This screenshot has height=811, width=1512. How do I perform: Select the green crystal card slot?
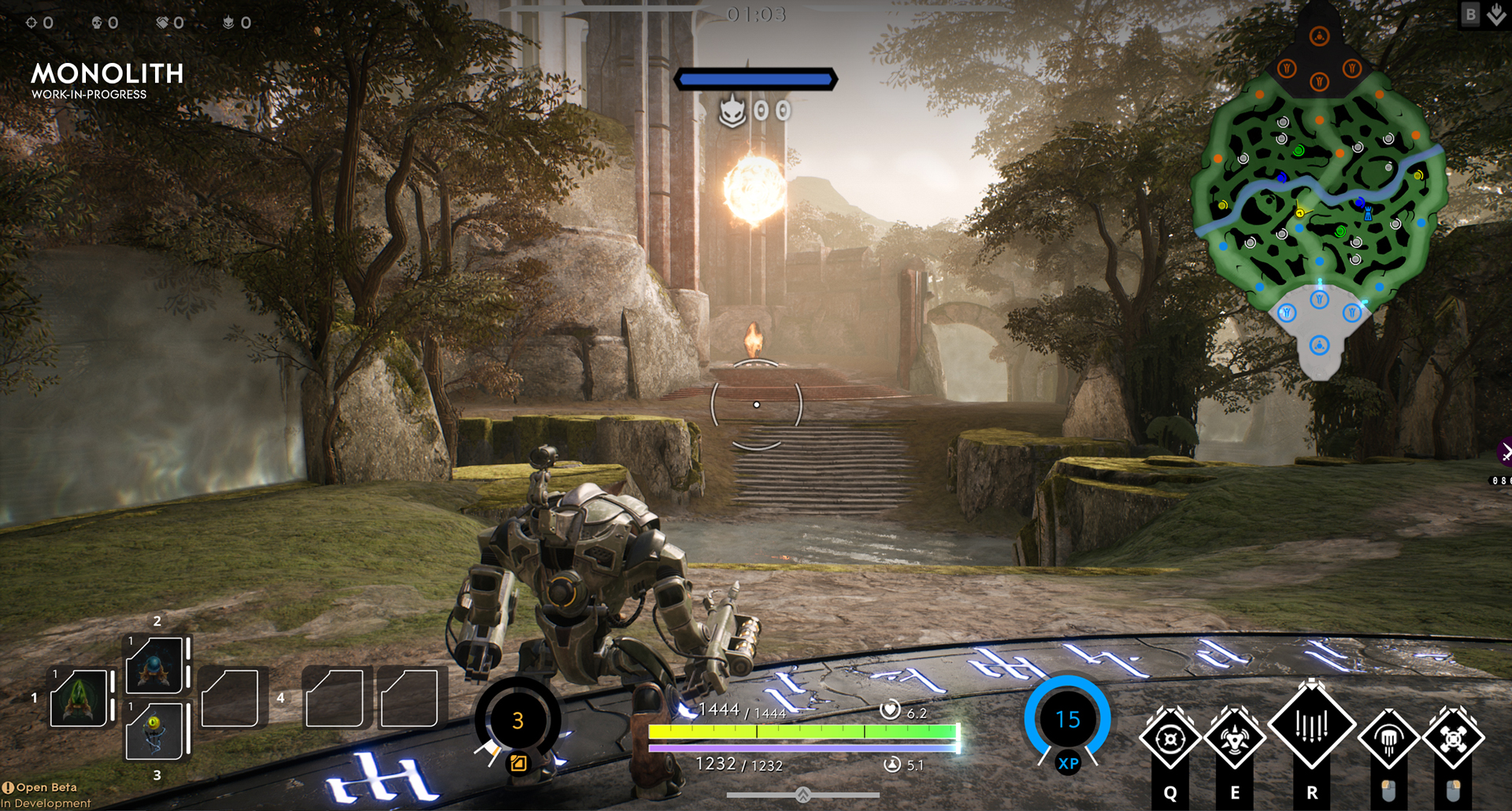click(x=79, y=698)
